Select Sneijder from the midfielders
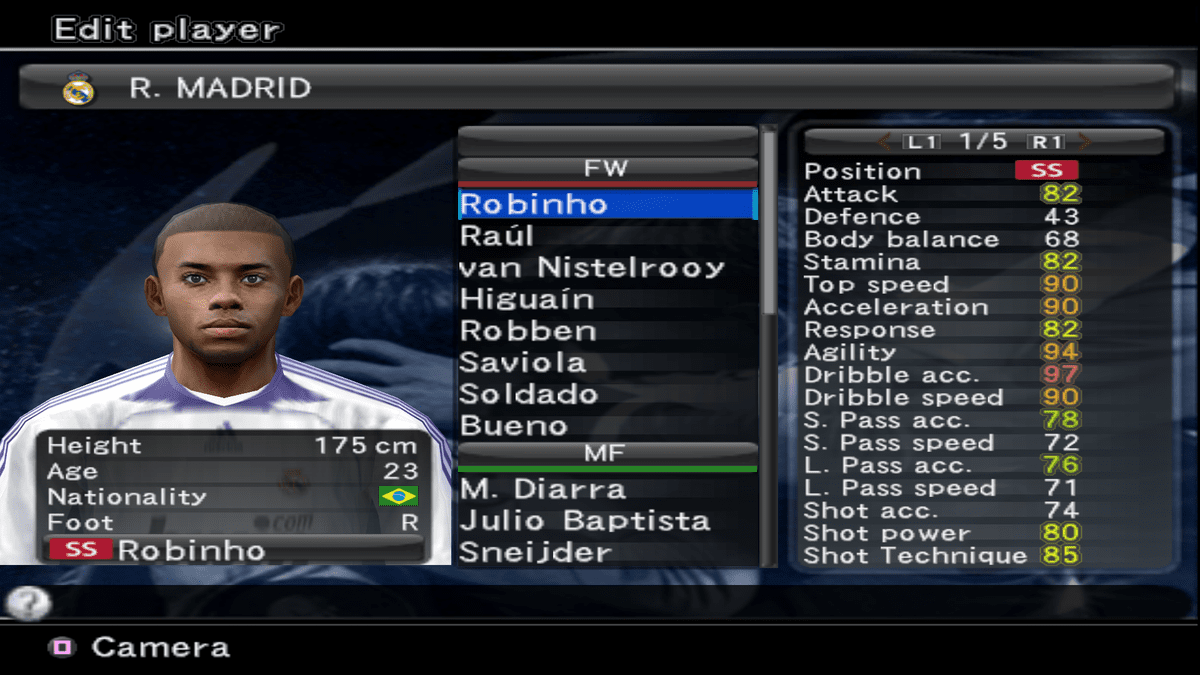The image size is (1200, 675). click(x=535, y=552)
